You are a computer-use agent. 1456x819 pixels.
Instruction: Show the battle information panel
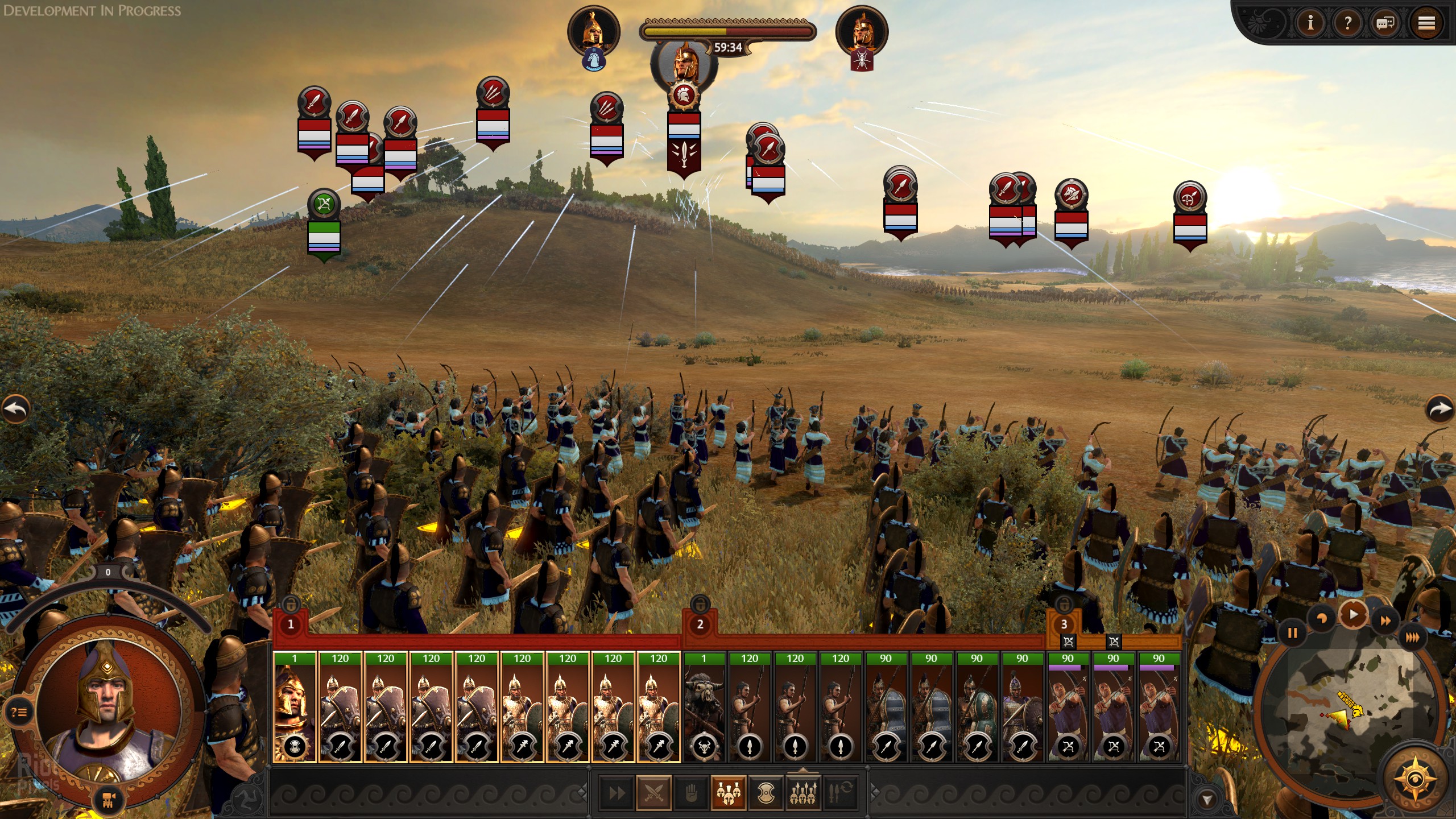1310,23
